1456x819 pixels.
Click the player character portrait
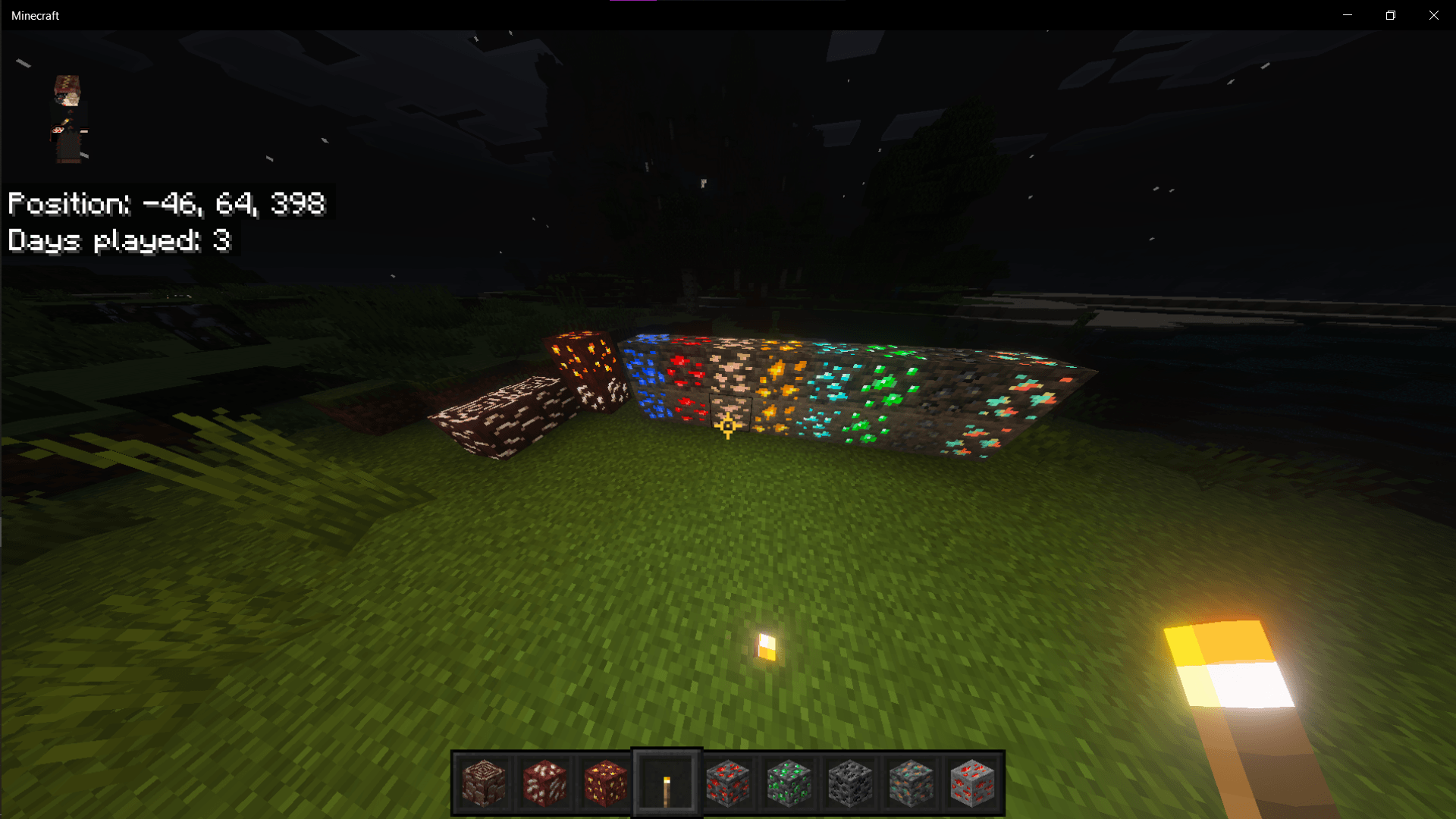tap(68, 118)
